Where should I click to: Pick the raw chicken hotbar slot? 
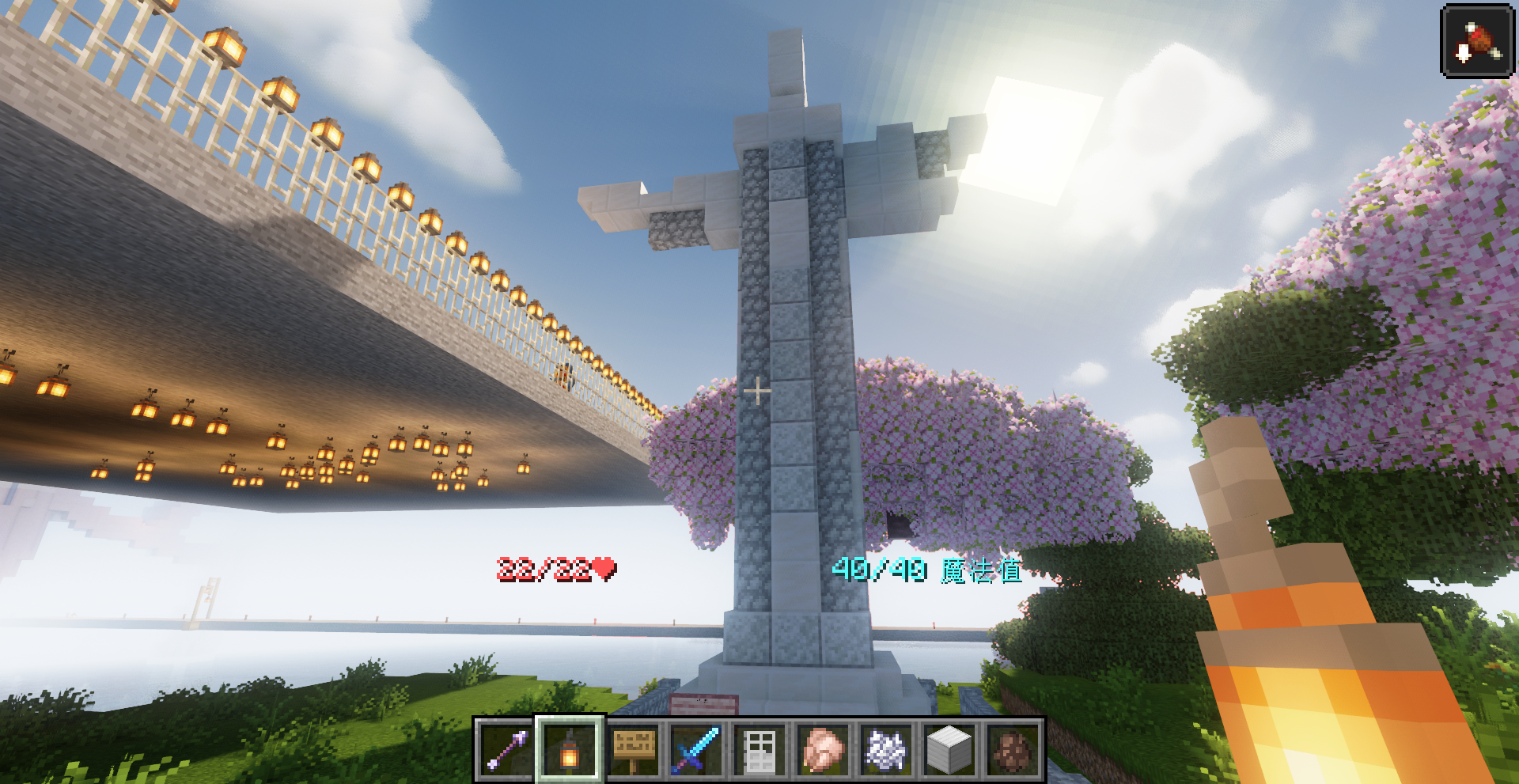coord(824,750)
